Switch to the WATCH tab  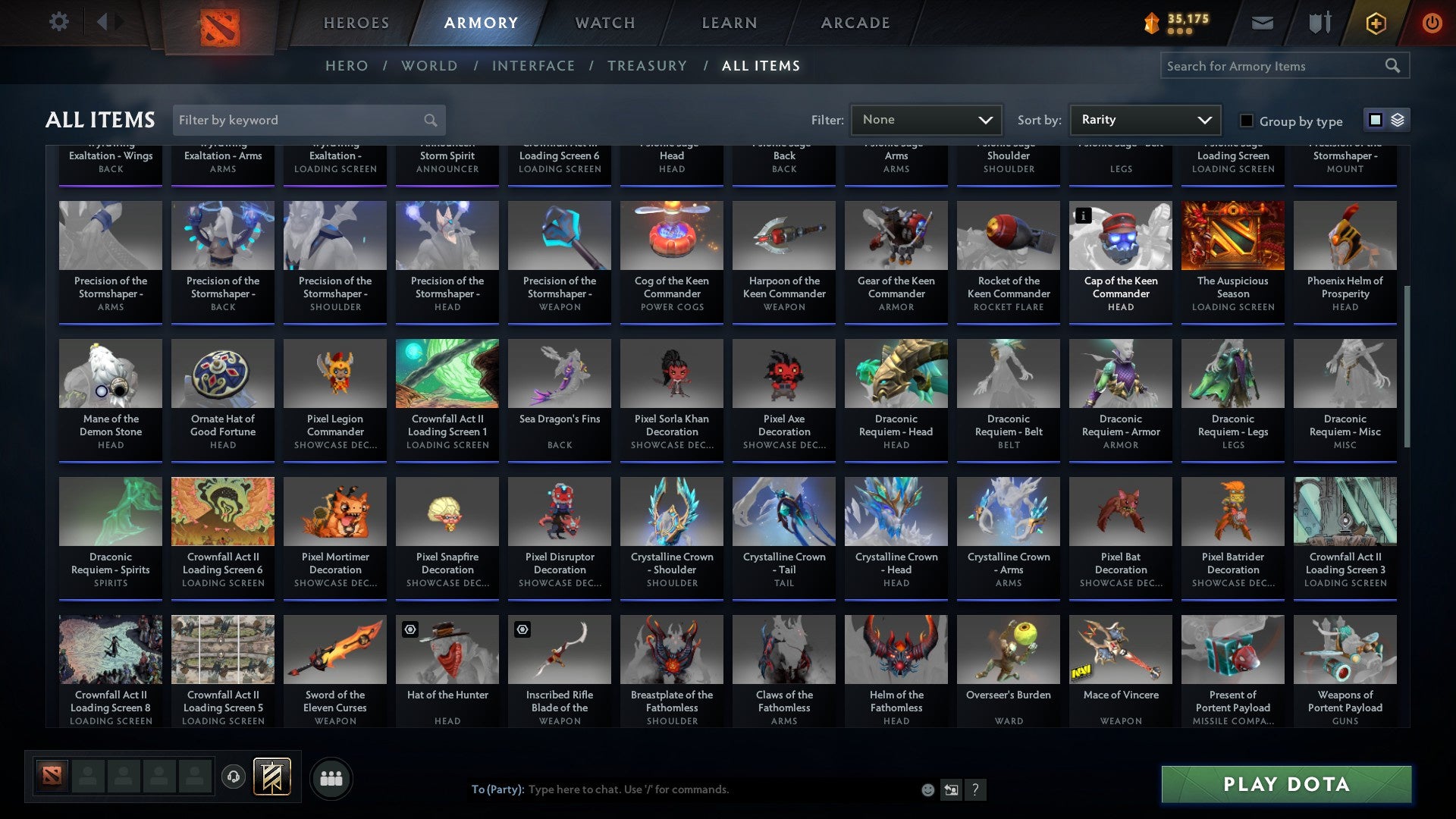[x=604, y=22]
